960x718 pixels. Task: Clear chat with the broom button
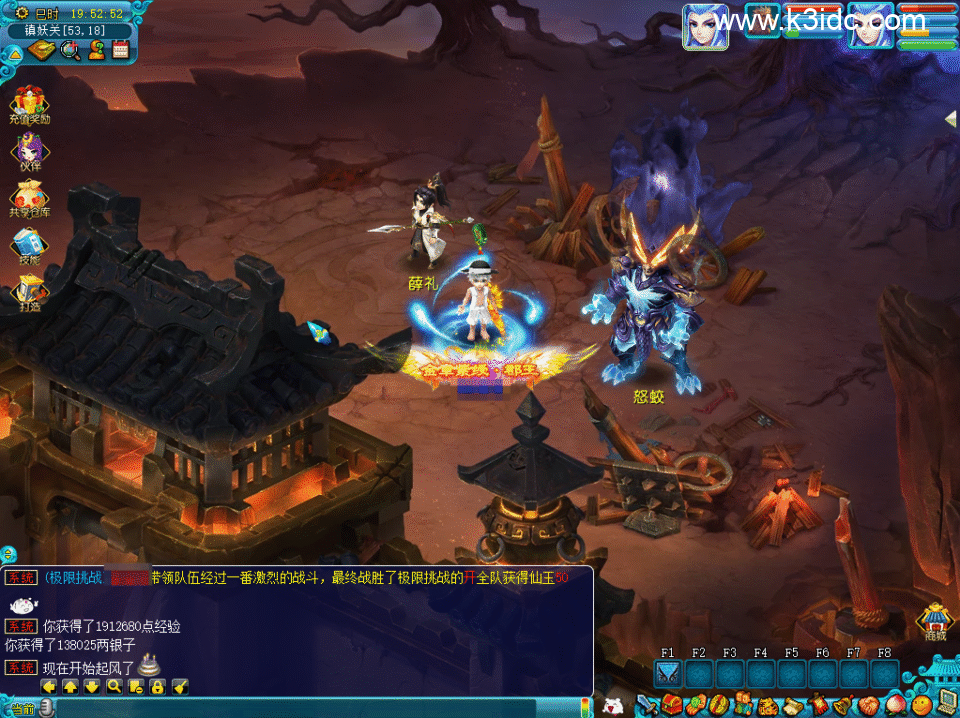[x=180, y=686]
